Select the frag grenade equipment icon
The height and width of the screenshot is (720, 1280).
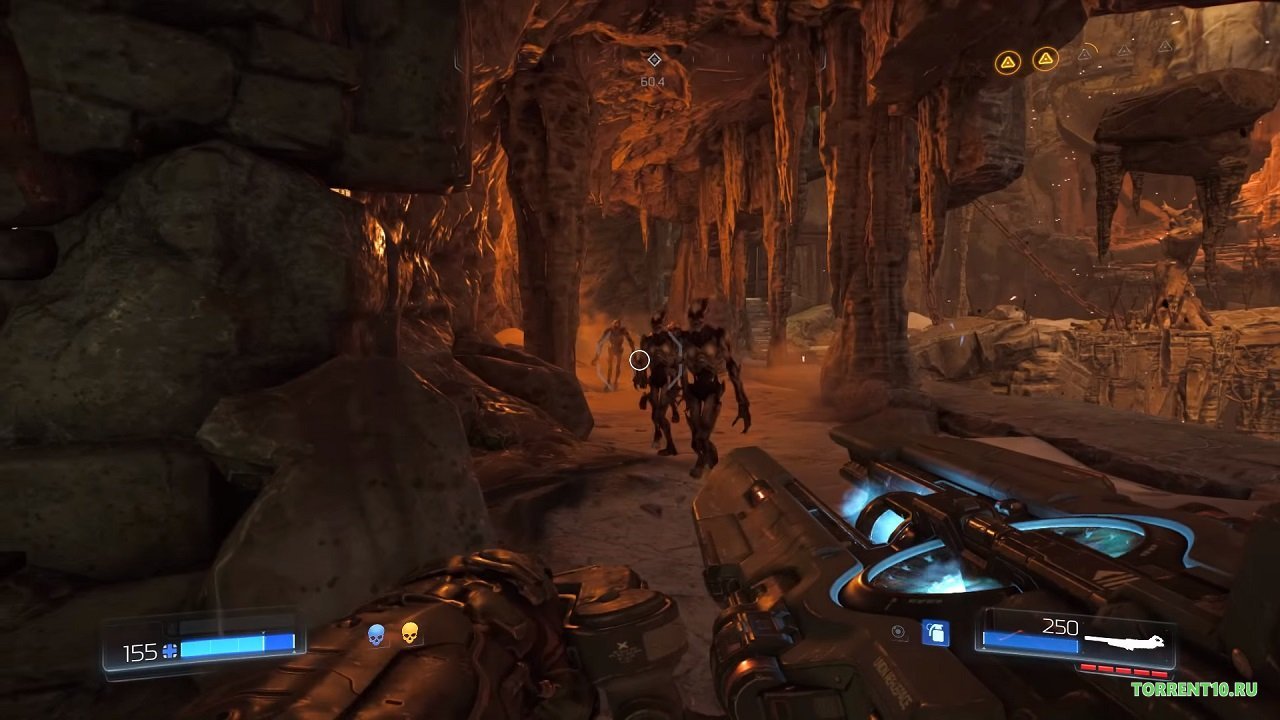click(x=936, y=632)
